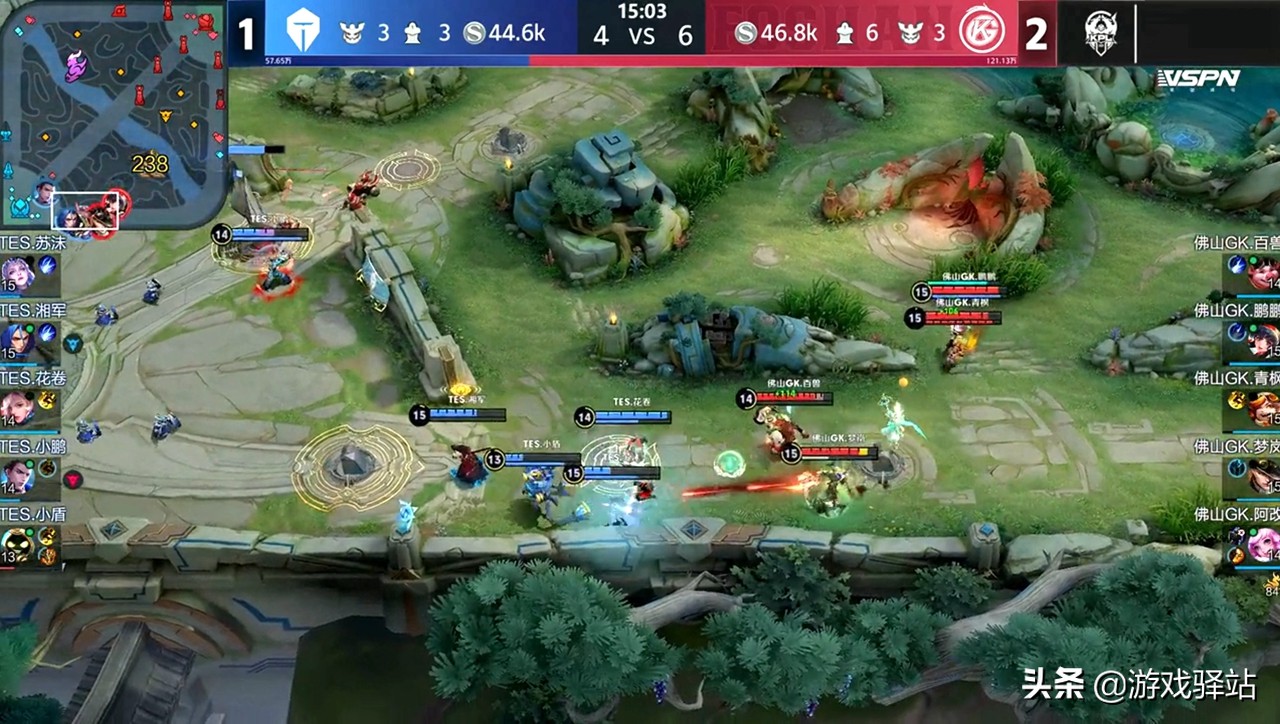Select 佛山GK.梦岚's hero portrait
1280x724 pixels.
click(1263, 476)
